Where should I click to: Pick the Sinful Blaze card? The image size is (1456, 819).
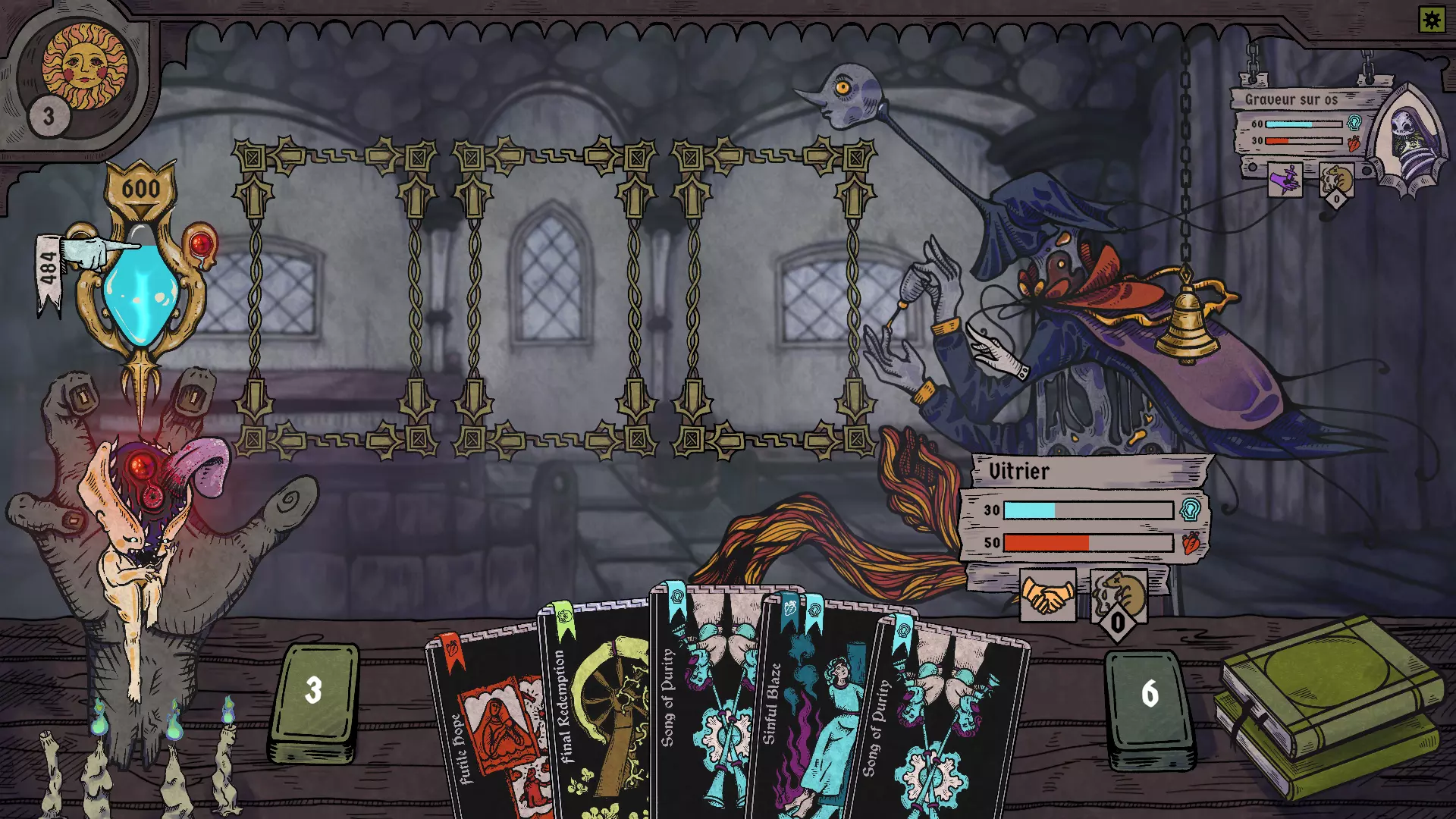click(x=808, y=713)
